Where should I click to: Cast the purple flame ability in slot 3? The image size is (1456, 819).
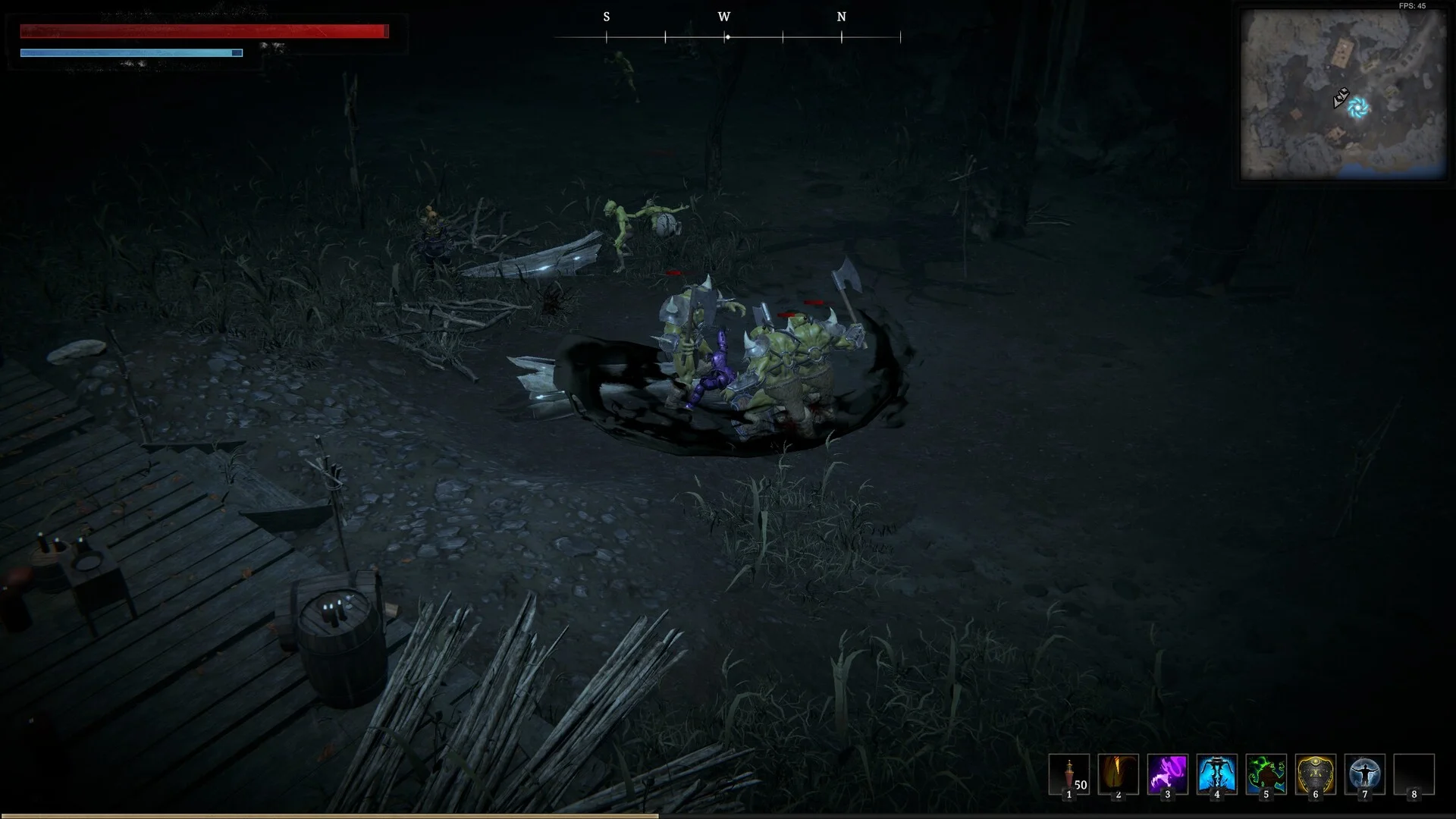[1167, 774]
